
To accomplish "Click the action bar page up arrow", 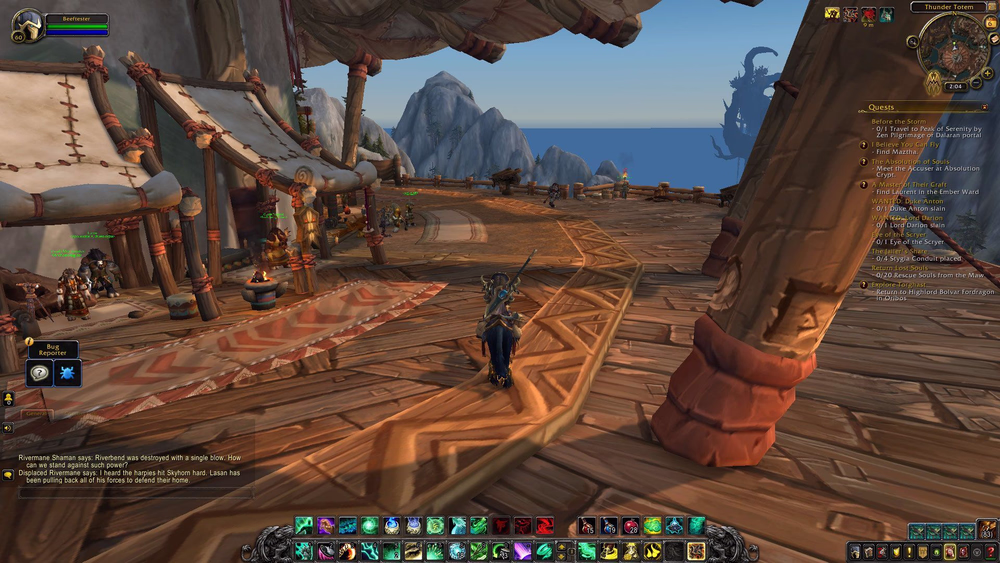I will coord(560,545).
